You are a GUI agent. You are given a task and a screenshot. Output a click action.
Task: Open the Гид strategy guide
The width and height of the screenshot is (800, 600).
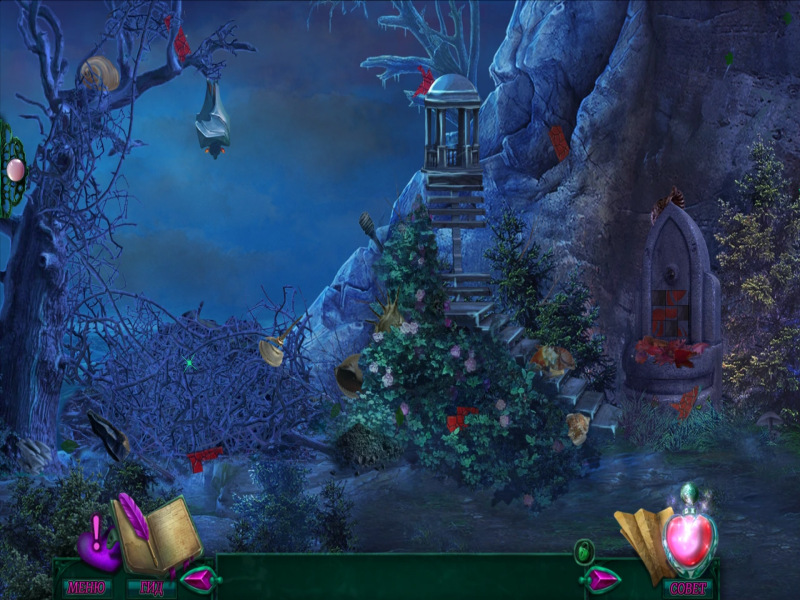(x=151, y=587)
